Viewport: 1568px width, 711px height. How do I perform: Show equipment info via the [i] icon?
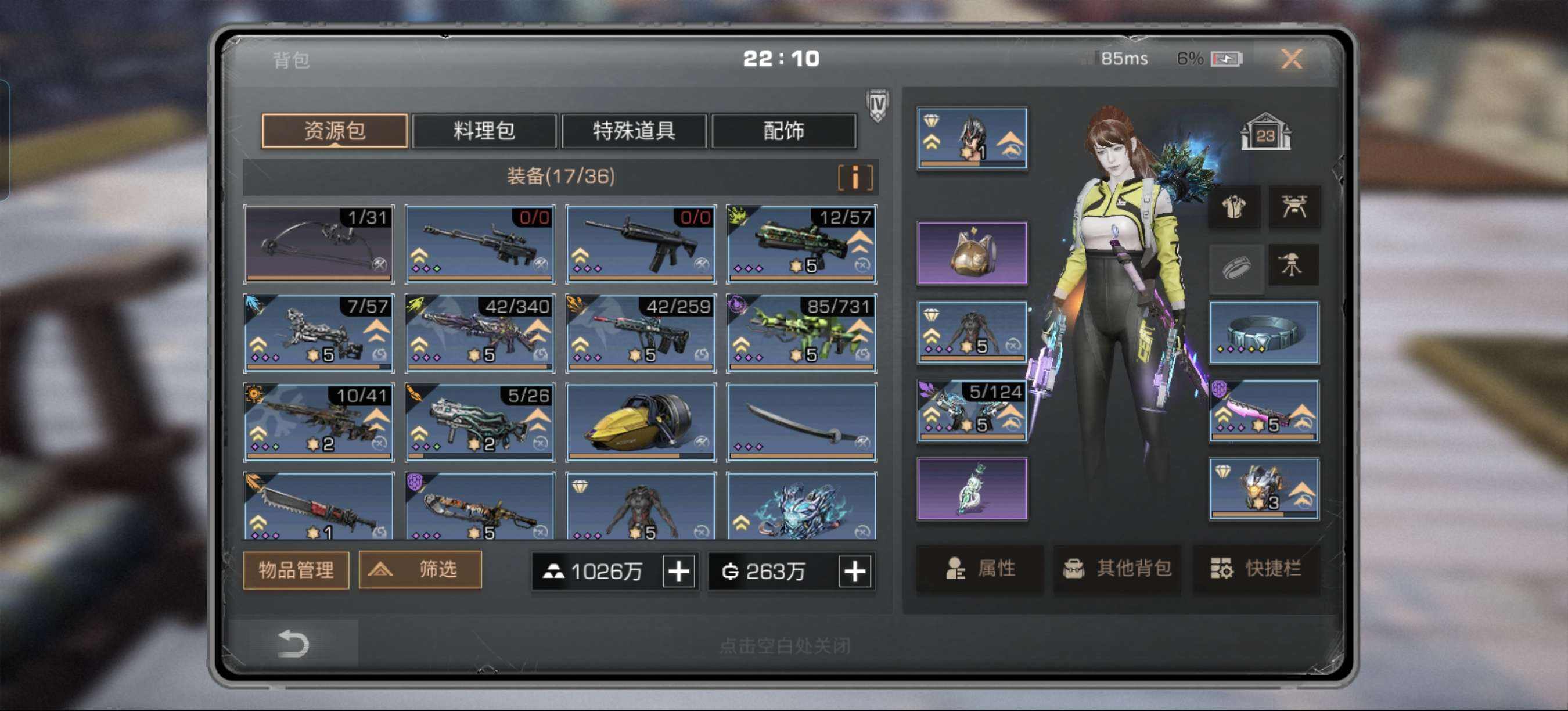point(855,178)
